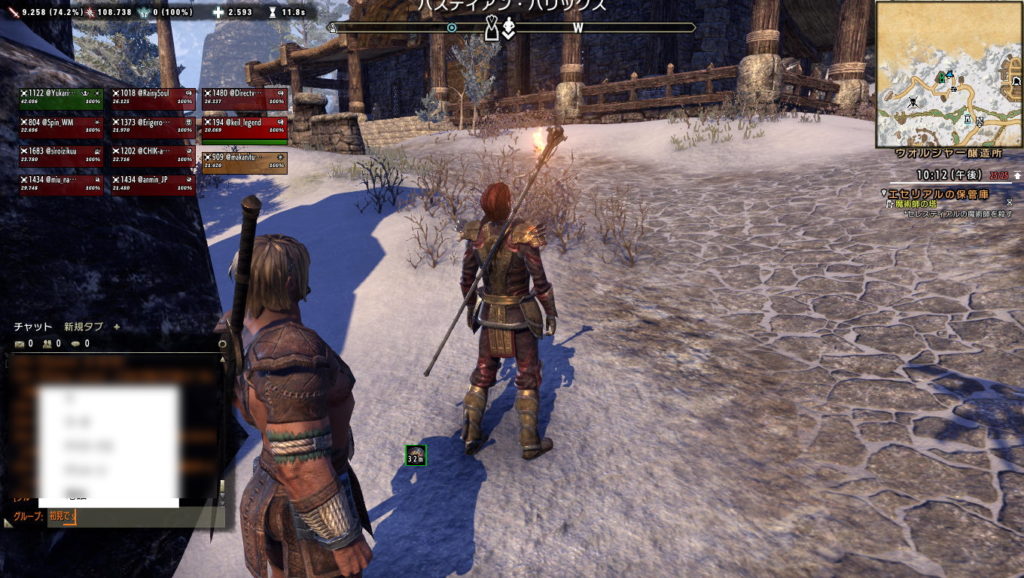Viewport: 1024px width, 578px height.
Task: Open the 新規タブ chat tab
Action: click(x=83, y=326)
